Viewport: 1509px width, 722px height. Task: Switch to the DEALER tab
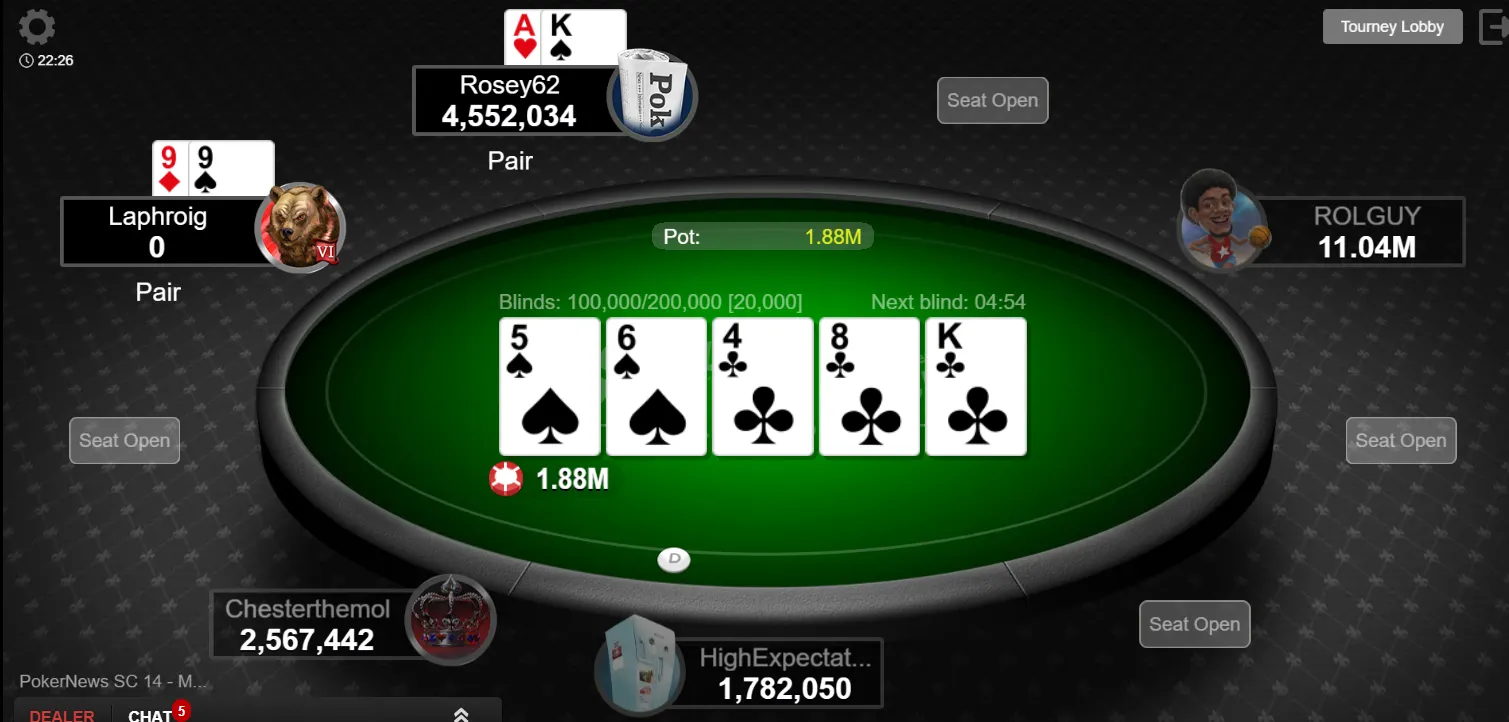62,715
